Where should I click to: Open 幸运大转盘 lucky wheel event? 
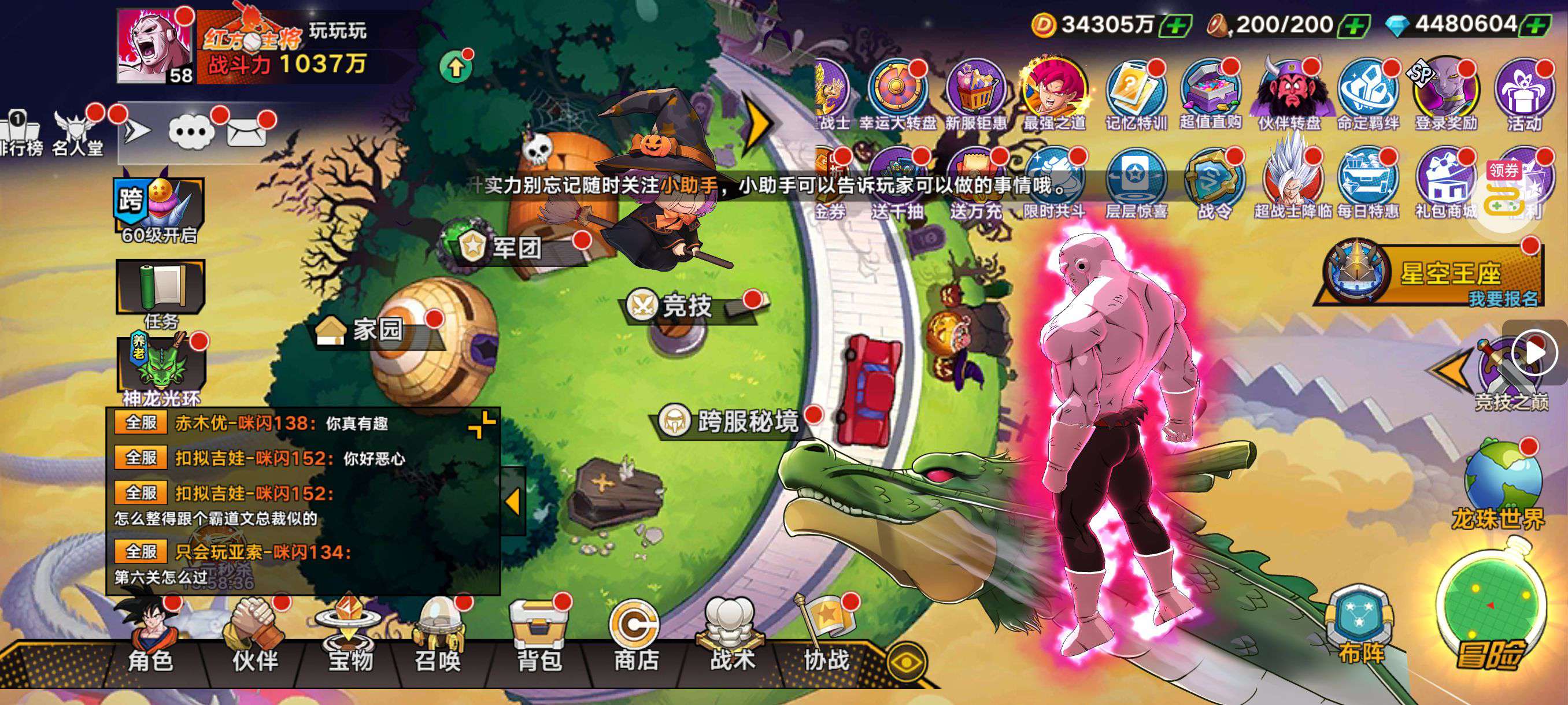pos(897,94)
